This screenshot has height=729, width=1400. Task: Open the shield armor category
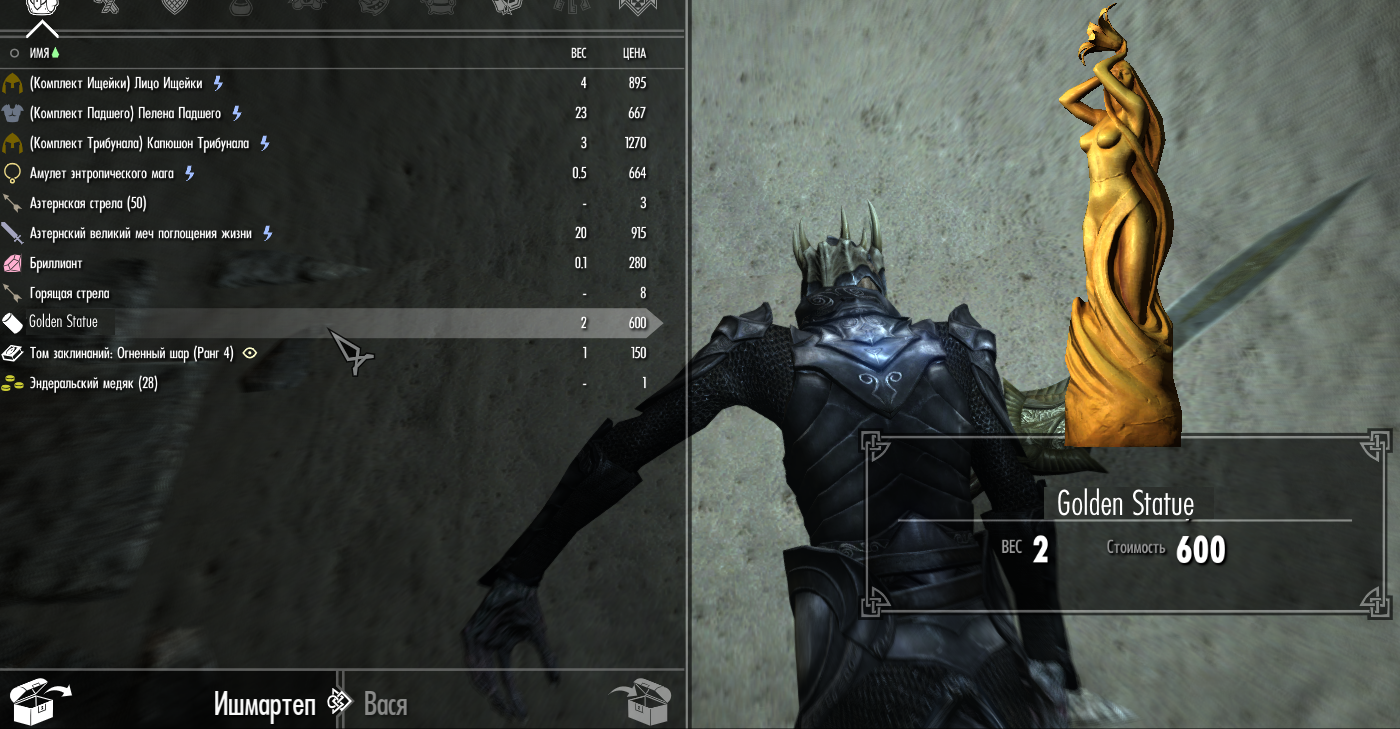173,8
